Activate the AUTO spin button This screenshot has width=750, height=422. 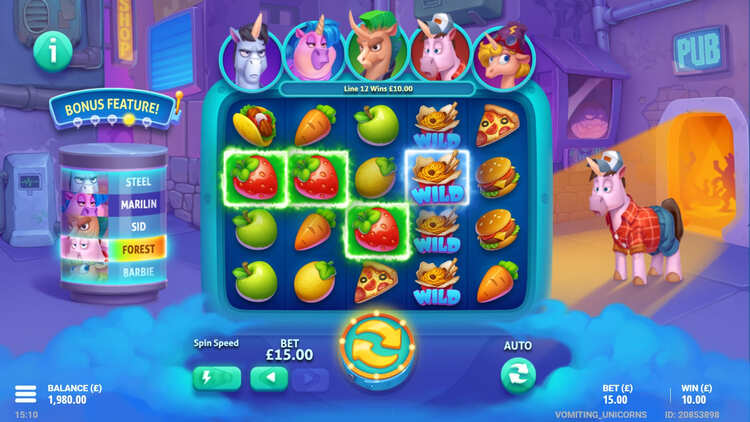click(518, 375)
